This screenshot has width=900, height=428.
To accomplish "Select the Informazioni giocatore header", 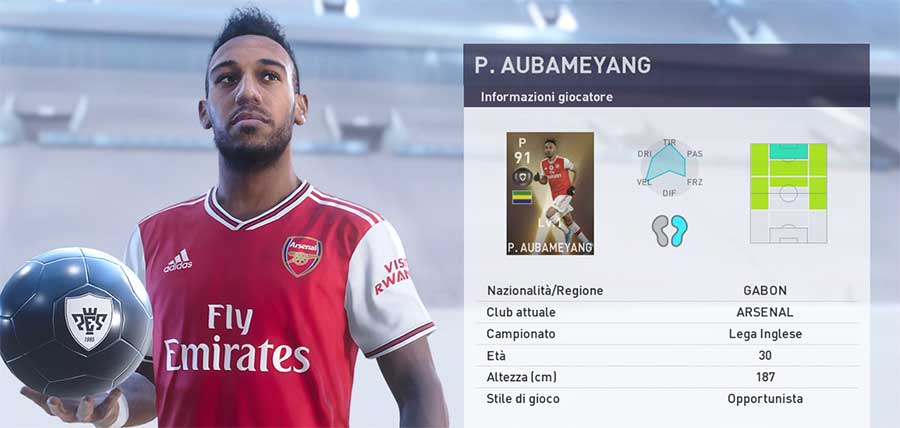I will [546, 97].
